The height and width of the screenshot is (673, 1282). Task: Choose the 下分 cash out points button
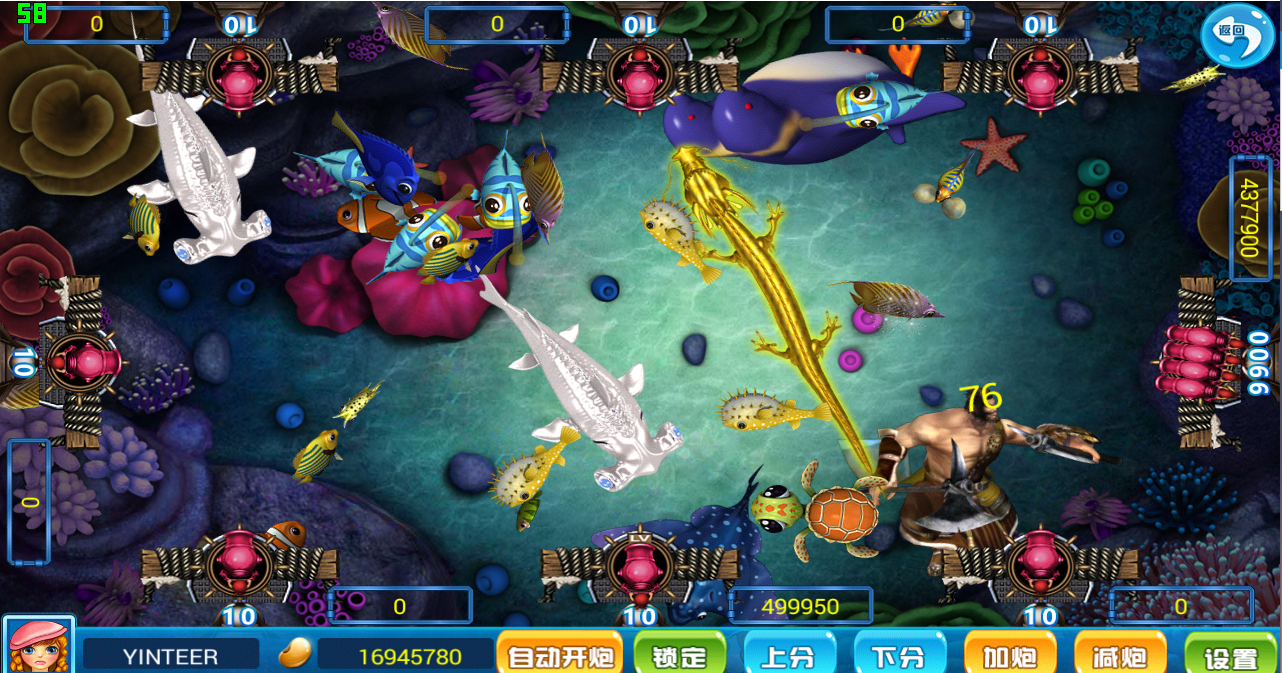click(899, 656)
